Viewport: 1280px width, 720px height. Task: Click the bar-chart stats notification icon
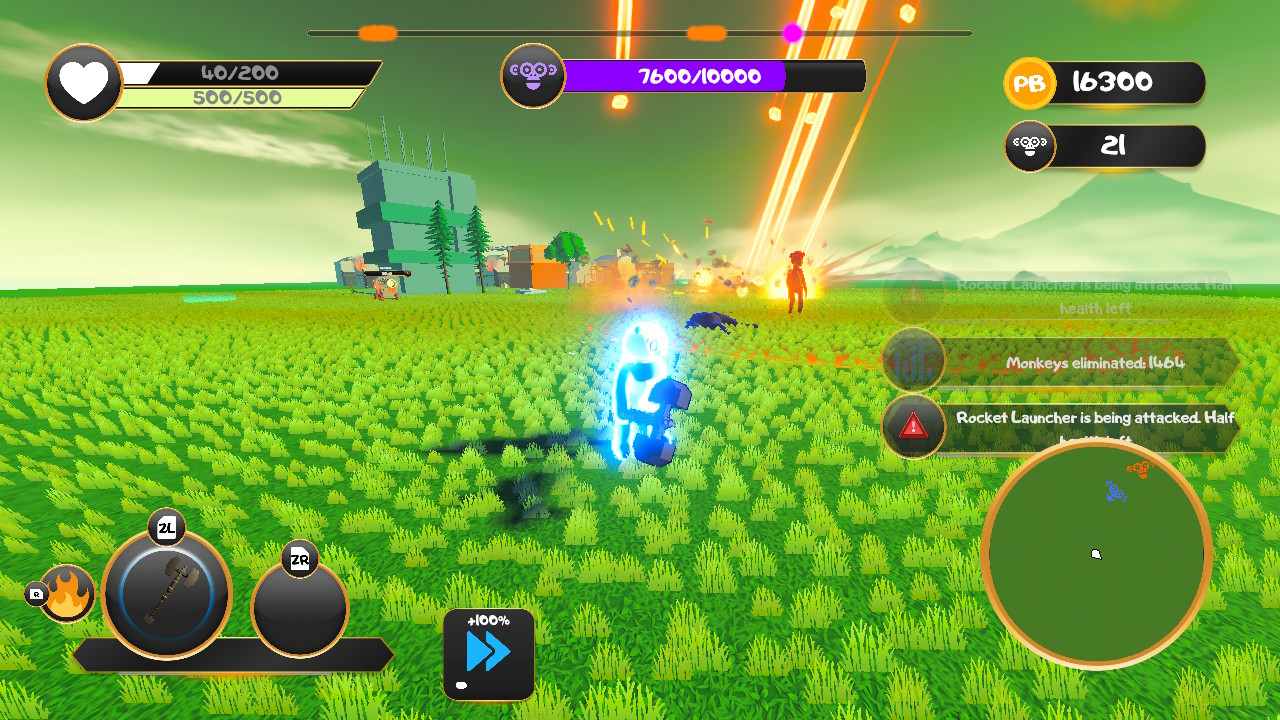point(913,359)
